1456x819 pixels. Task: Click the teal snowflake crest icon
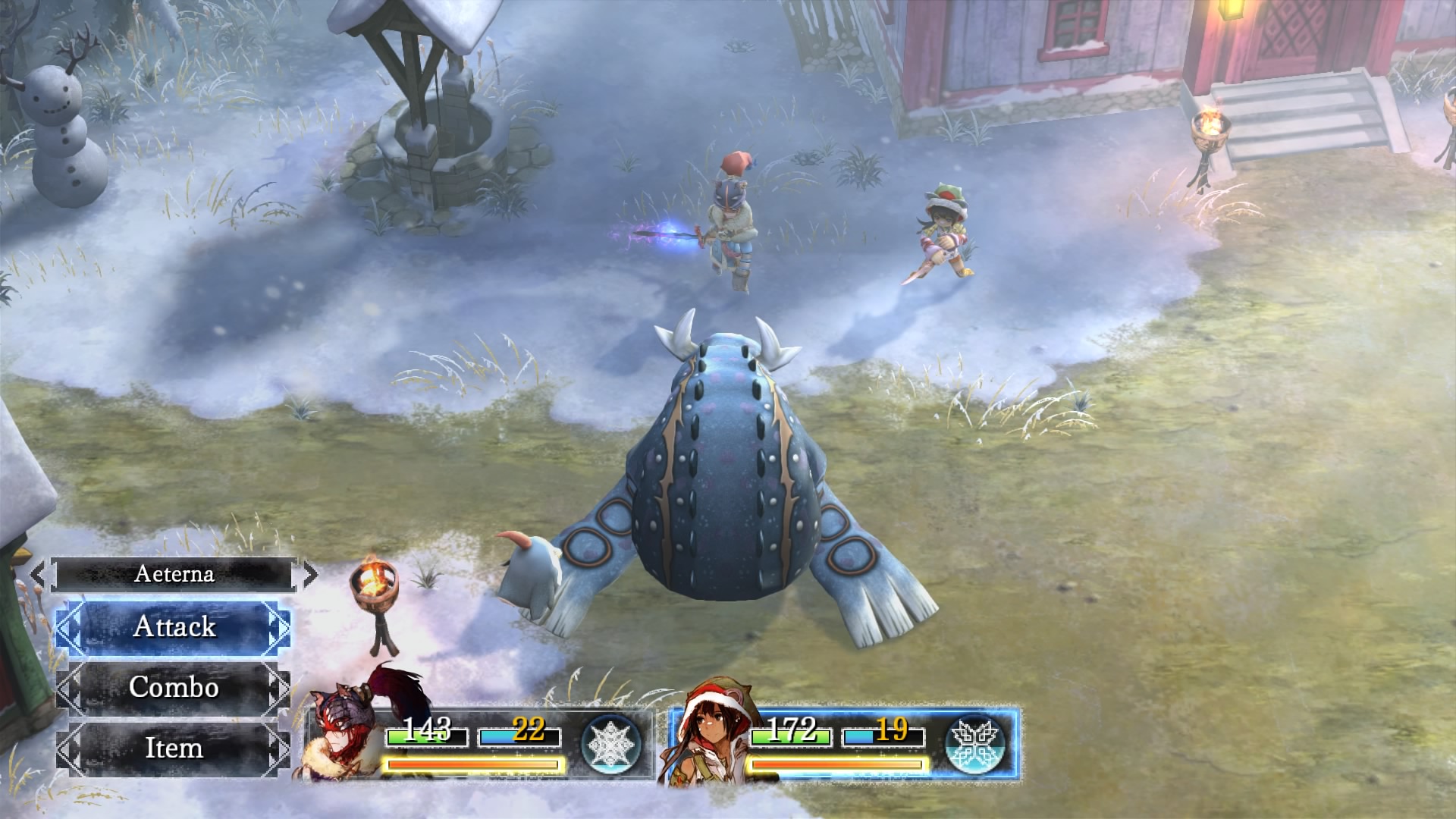pos(976,745)
